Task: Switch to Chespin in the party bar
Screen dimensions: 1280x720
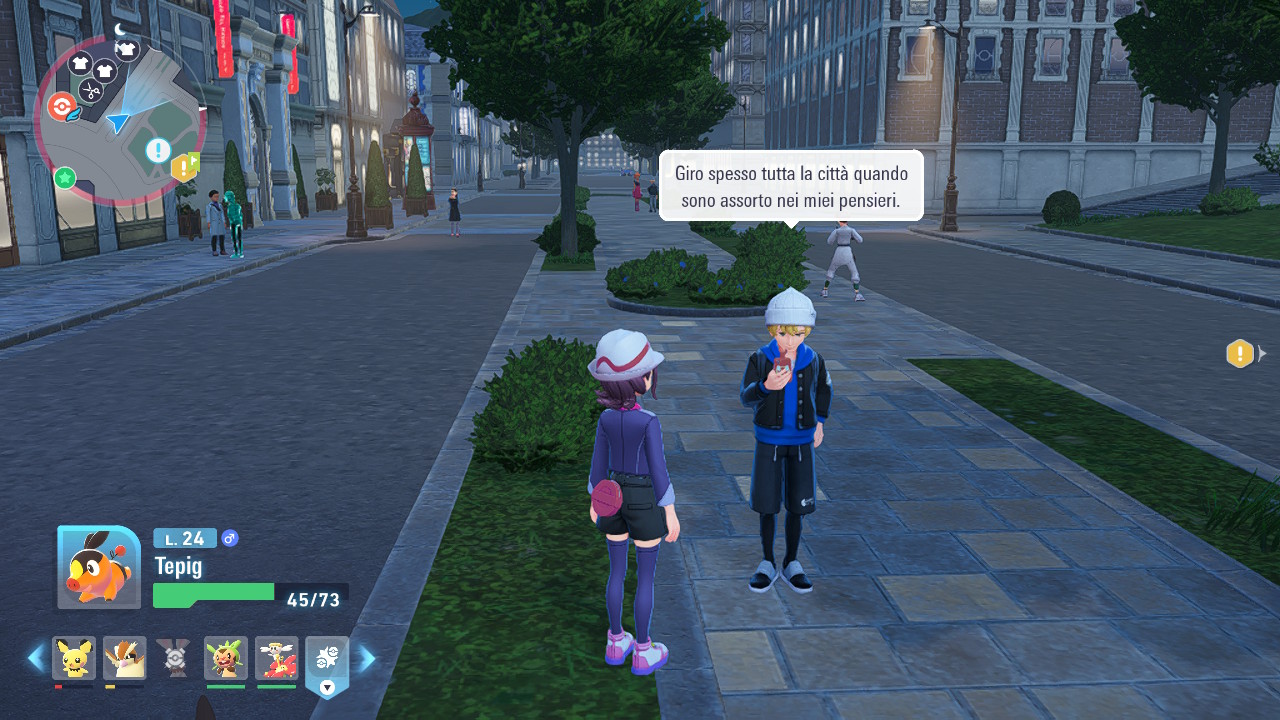Action: pyautogui.click(x=226, y=657)
